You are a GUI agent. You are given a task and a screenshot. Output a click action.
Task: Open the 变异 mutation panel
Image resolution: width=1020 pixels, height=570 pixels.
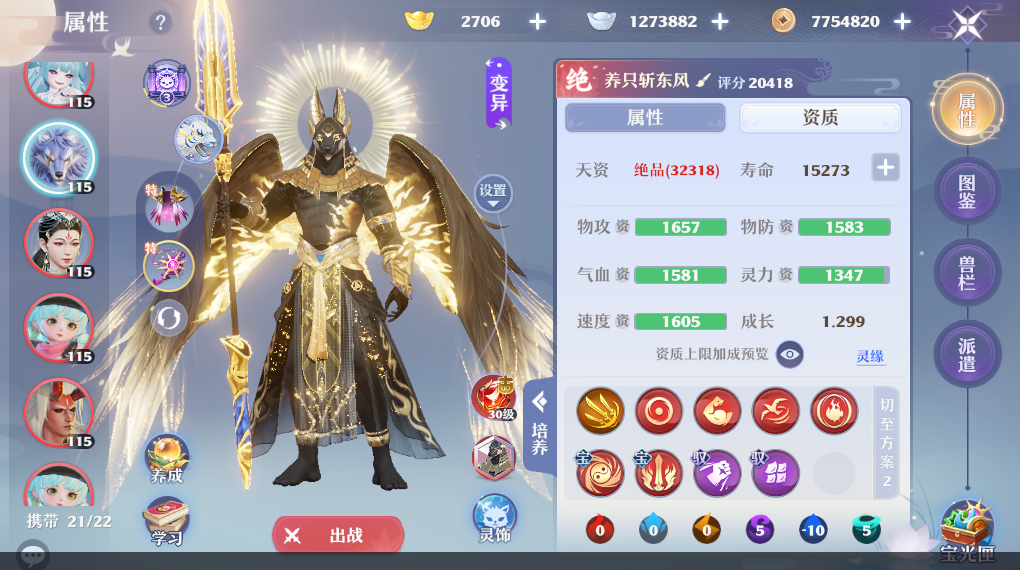[x=499, y=93]
